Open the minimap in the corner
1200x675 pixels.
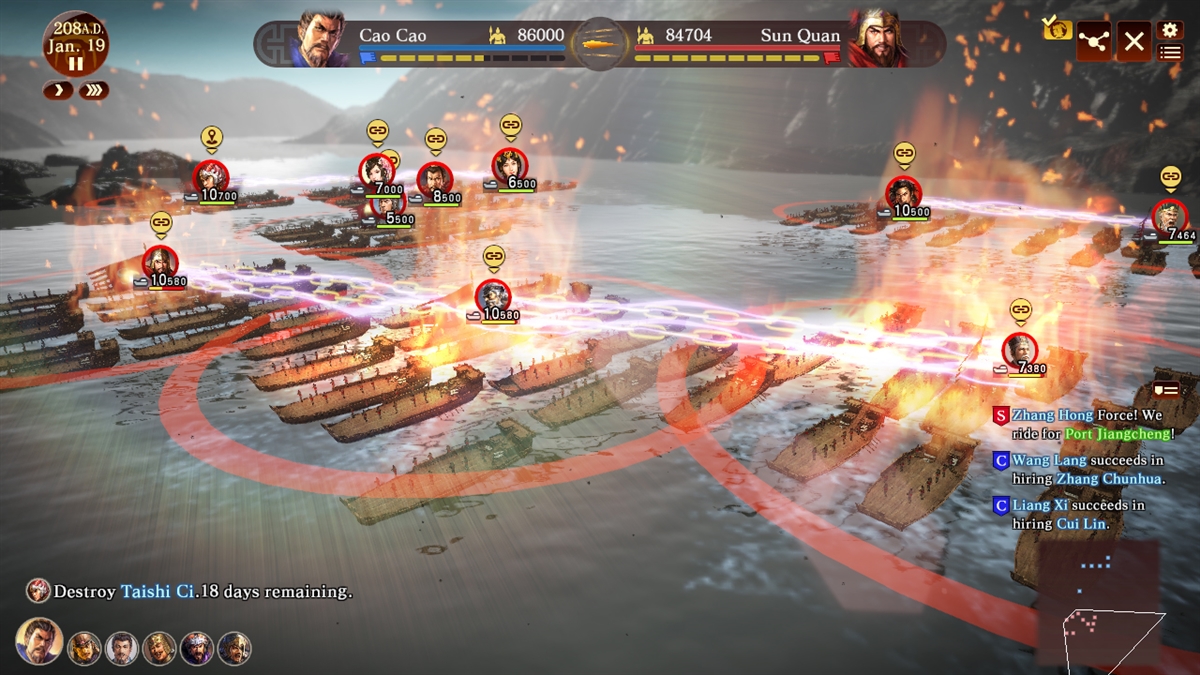click(x=1100, y=605)
